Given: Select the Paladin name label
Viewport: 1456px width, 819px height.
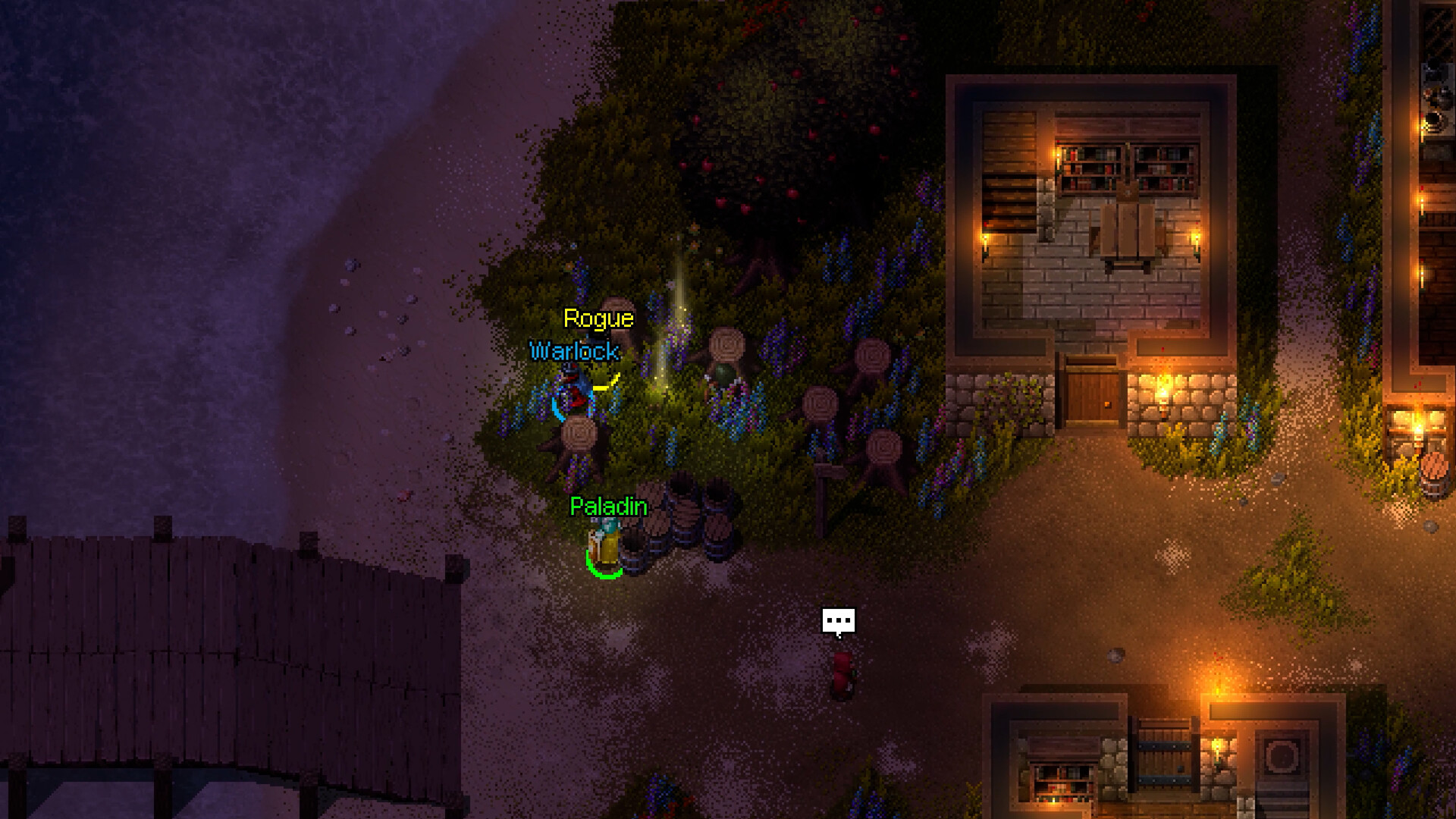Looking at the screenshot, I should coord(608,507).
